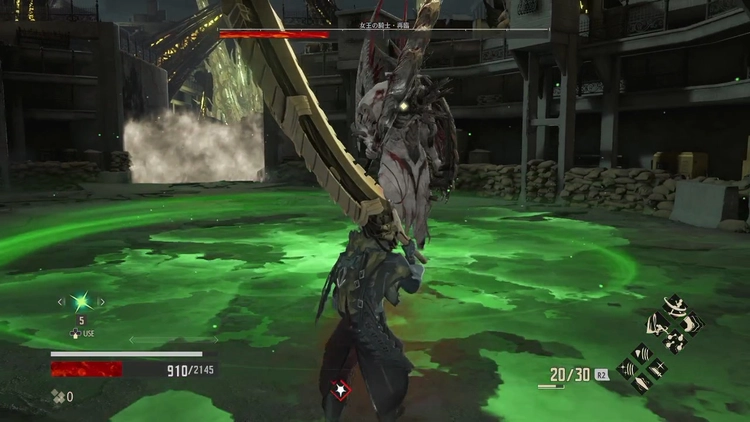Screen dimensions: 750x422
Task: Activate the gift with swirling rings icon
Action: [675, 306]
